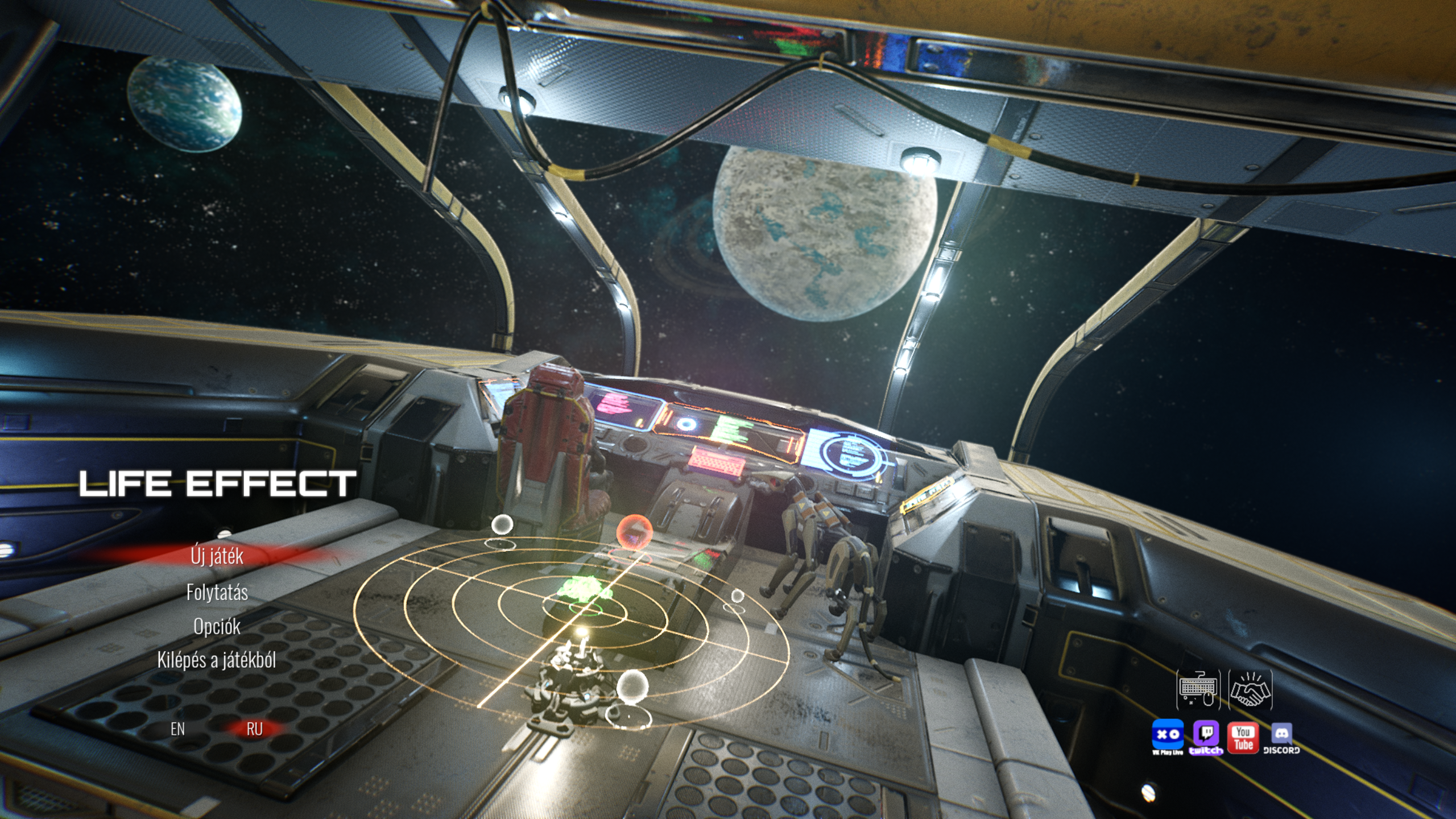Open the VK Play Live link

tap(1168, 736)
